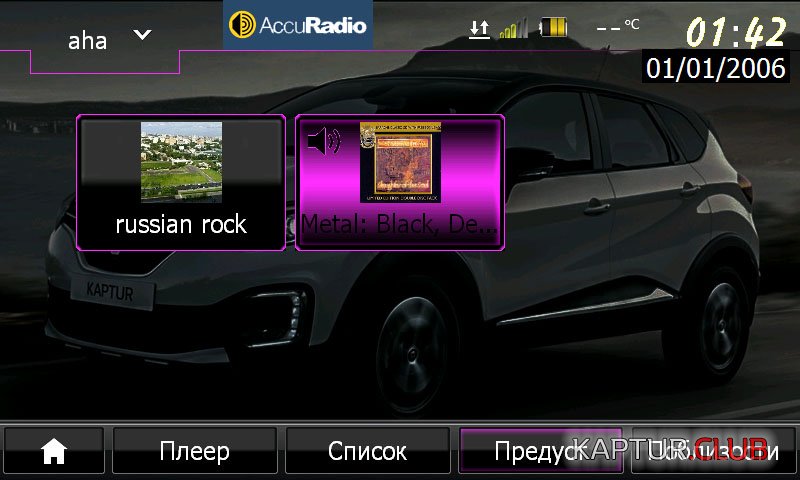The image size is (800, 480).
Task: Go to the home screen
Action: (53, 451)
